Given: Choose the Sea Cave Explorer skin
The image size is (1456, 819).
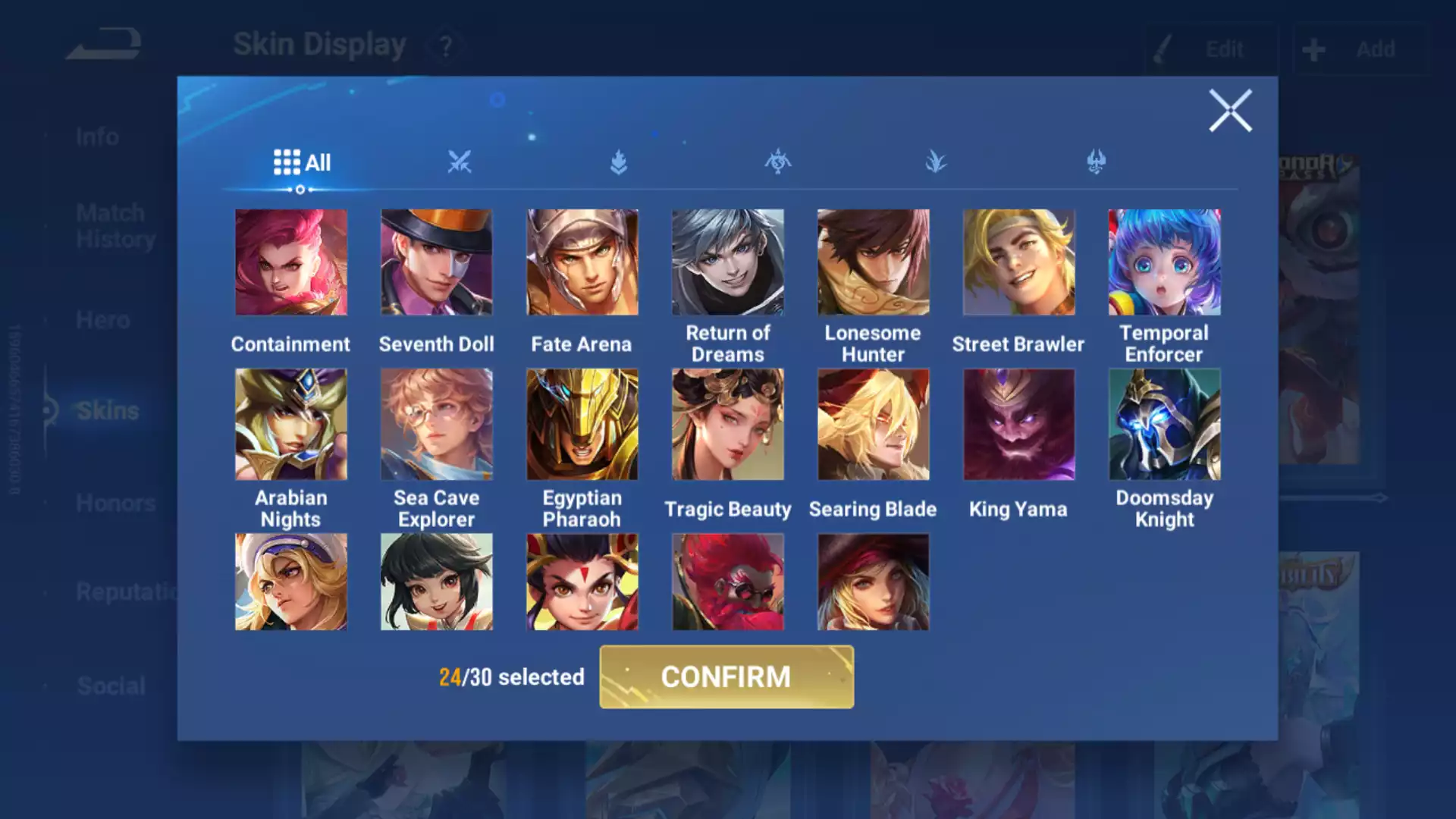Looking at the screenshot, I should click(437, 425).
